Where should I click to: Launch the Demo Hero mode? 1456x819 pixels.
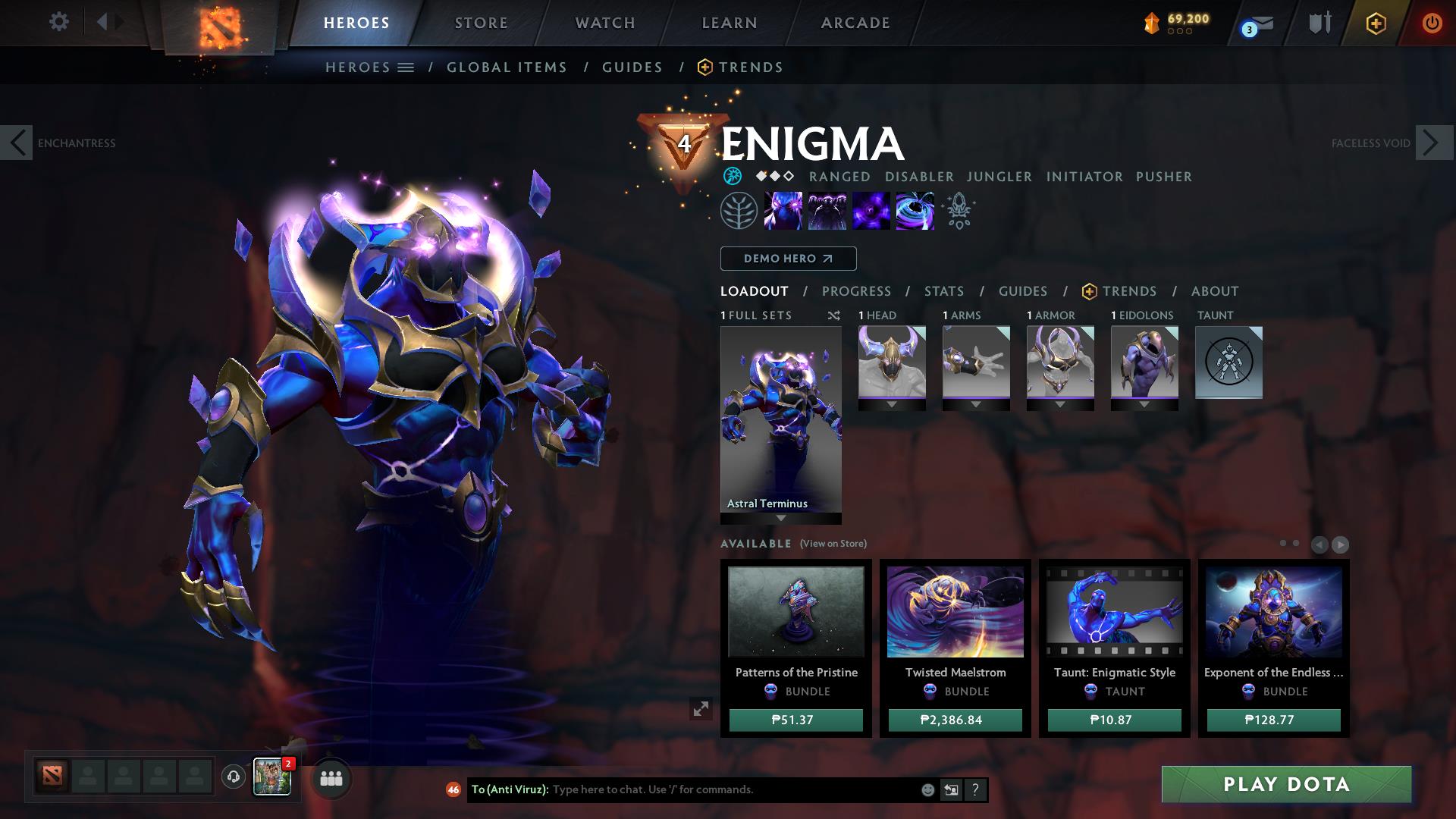point(788,259)
